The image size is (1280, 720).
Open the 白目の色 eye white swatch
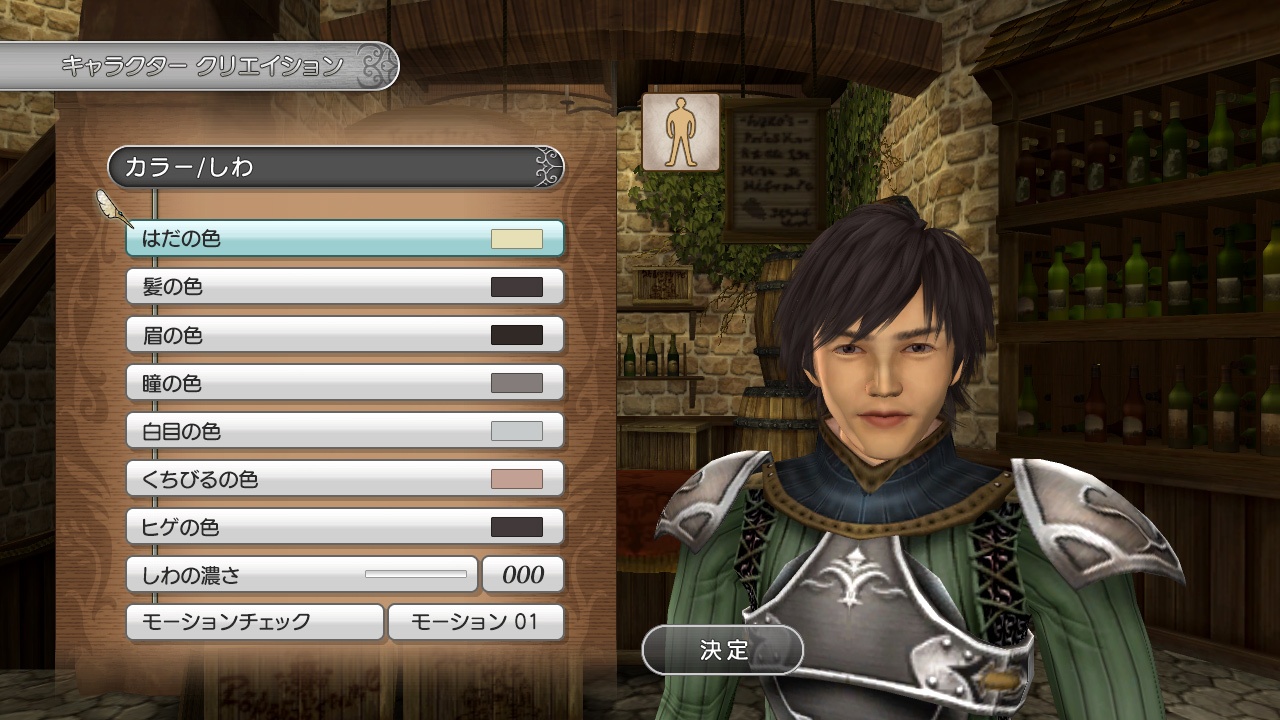click(x=516, y=430)
